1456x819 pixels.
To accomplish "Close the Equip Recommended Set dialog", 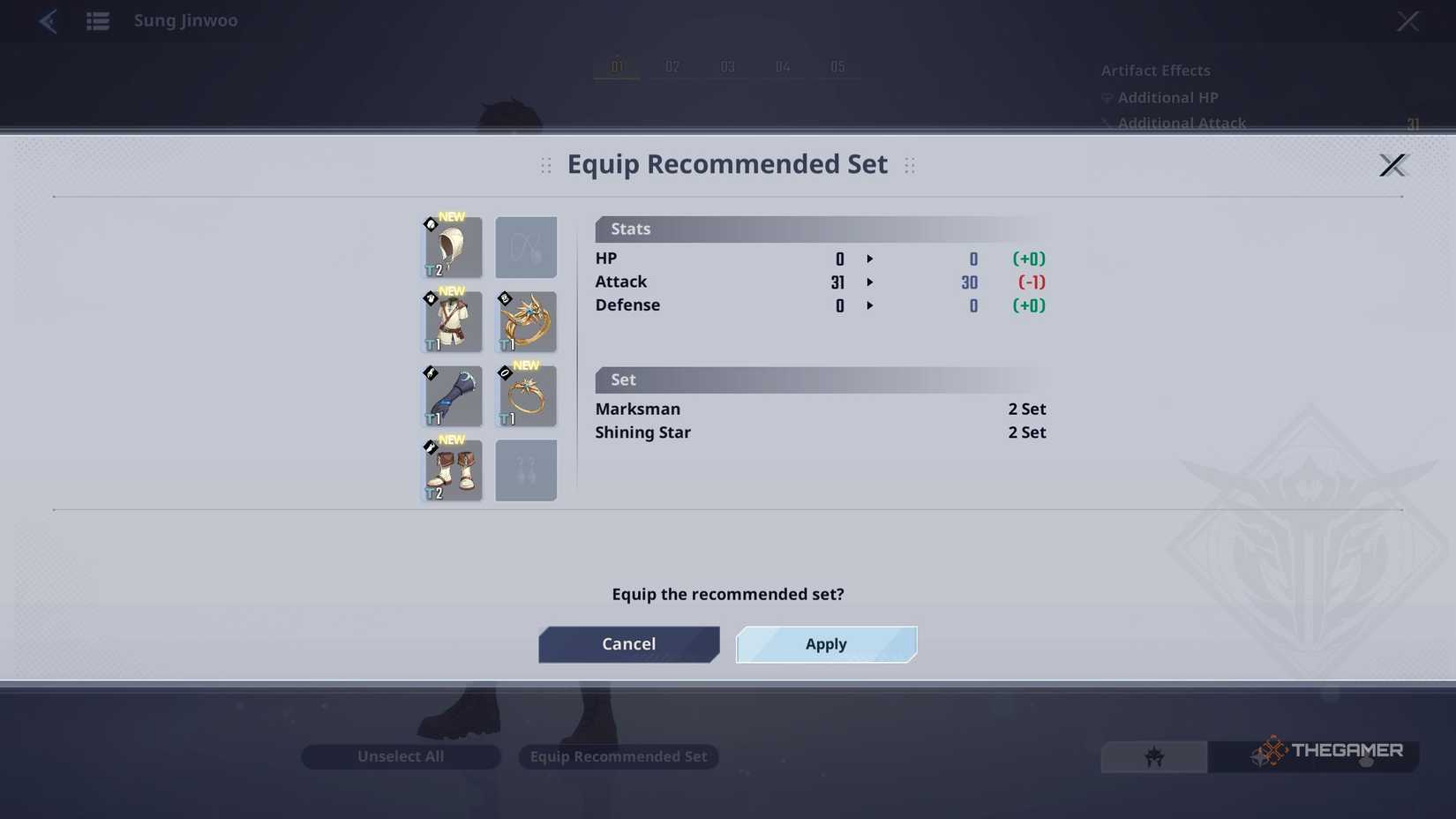I will pos(1393,165).
